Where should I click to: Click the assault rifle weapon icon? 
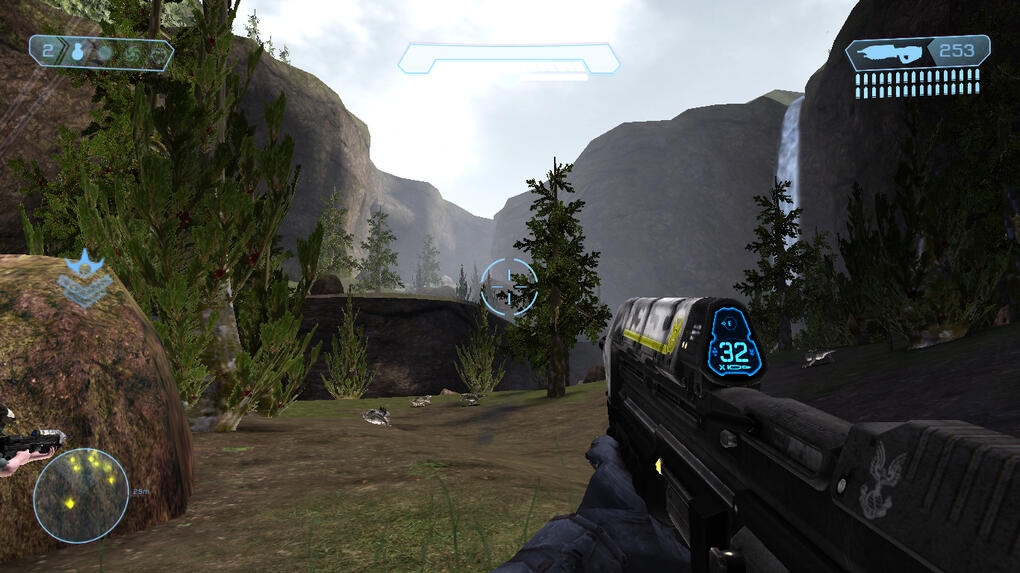pos(887,53)
